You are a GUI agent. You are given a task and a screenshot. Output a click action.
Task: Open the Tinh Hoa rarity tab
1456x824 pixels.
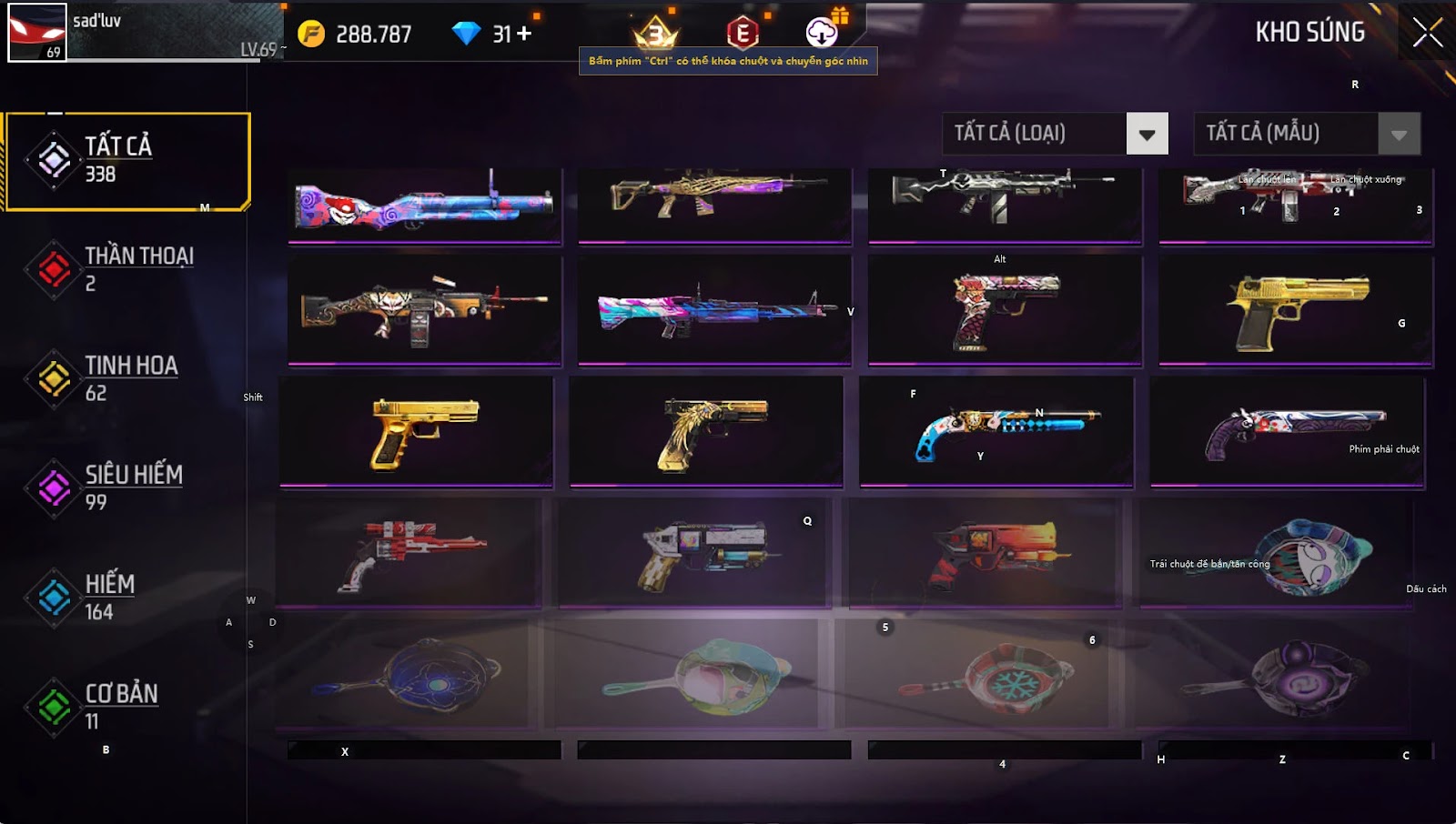(x=127, y=378)
